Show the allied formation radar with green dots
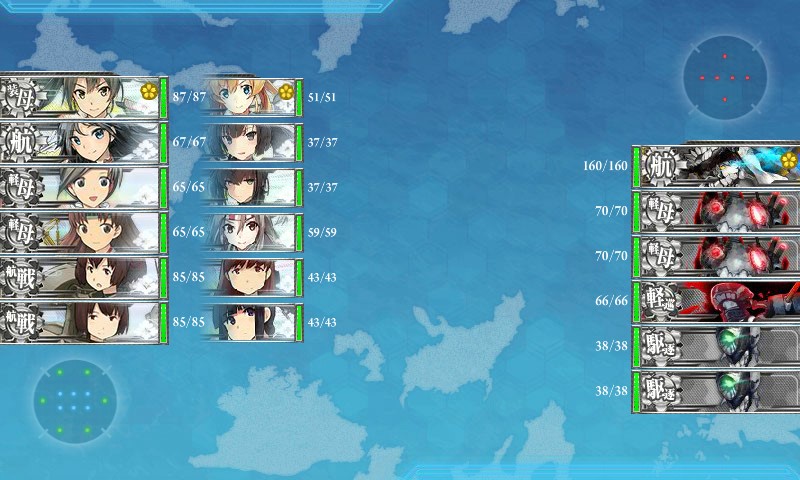Viewport: 800px width, 480px height. pos(74,402)
